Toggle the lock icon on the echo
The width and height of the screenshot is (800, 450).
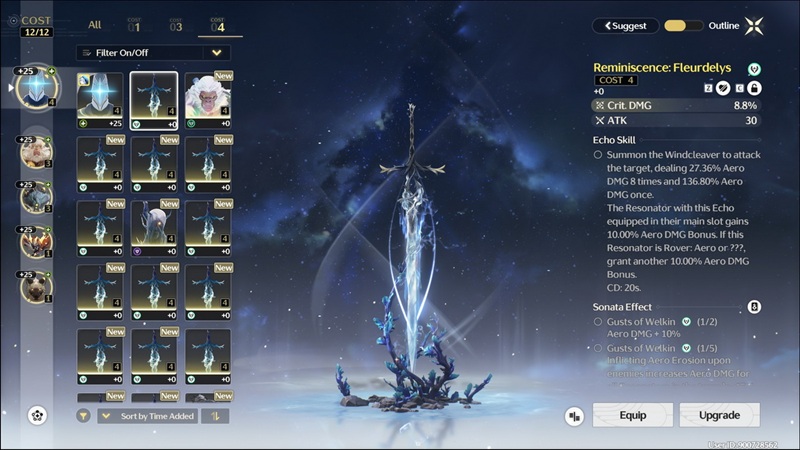pyautogui.click(x=755, y=88)
